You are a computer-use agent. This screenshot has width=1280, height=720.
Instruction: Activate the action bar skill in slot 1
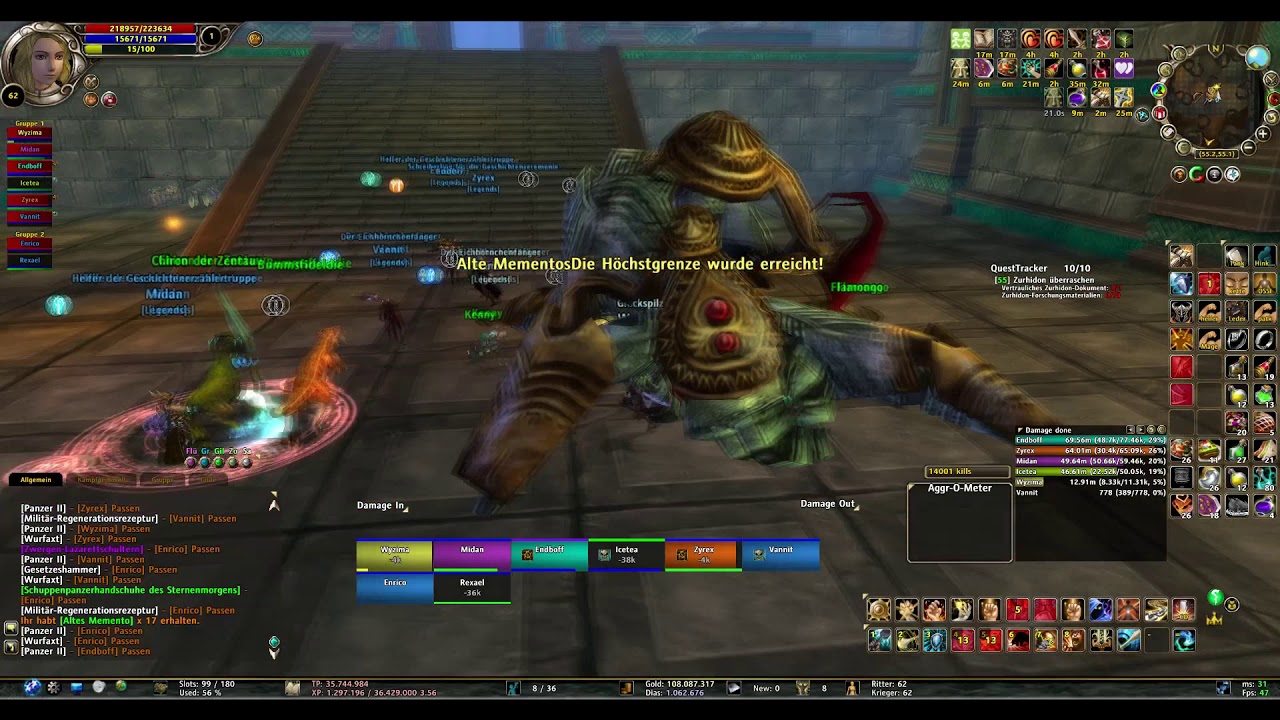tap(878, 640)
